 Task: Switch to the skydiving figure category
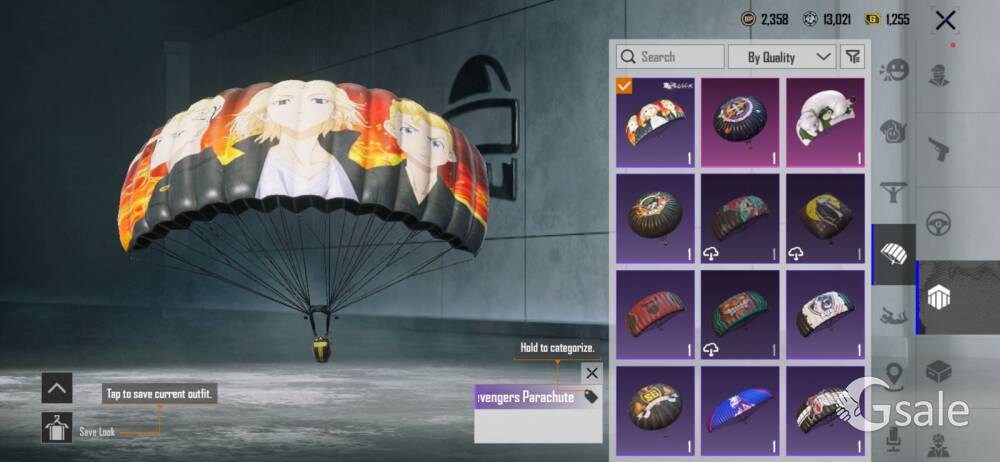pyautogui.click(x=893, y=317)
